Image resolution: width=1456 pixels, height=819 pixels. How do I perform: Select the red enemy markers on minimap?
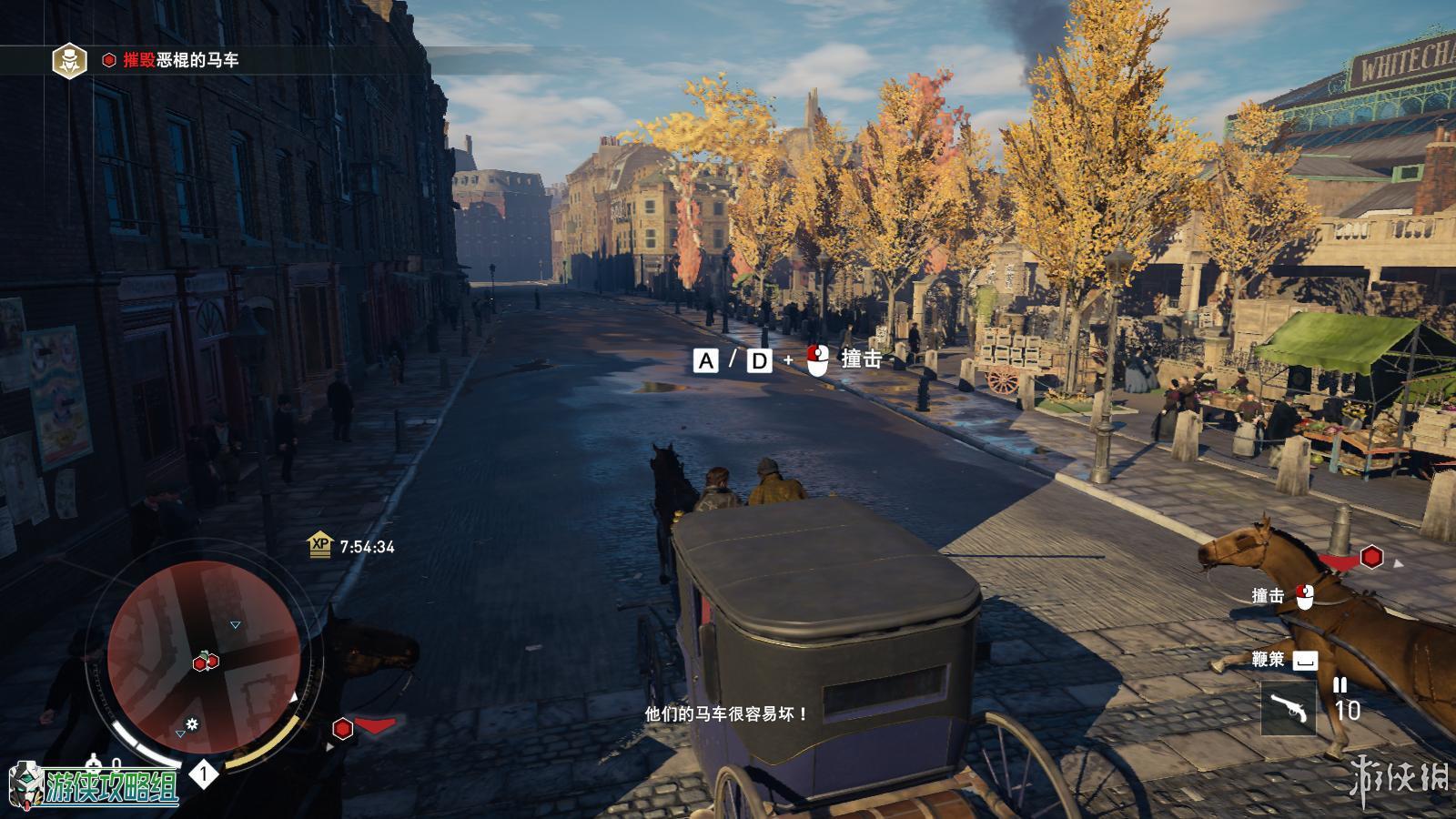[206, 662]
